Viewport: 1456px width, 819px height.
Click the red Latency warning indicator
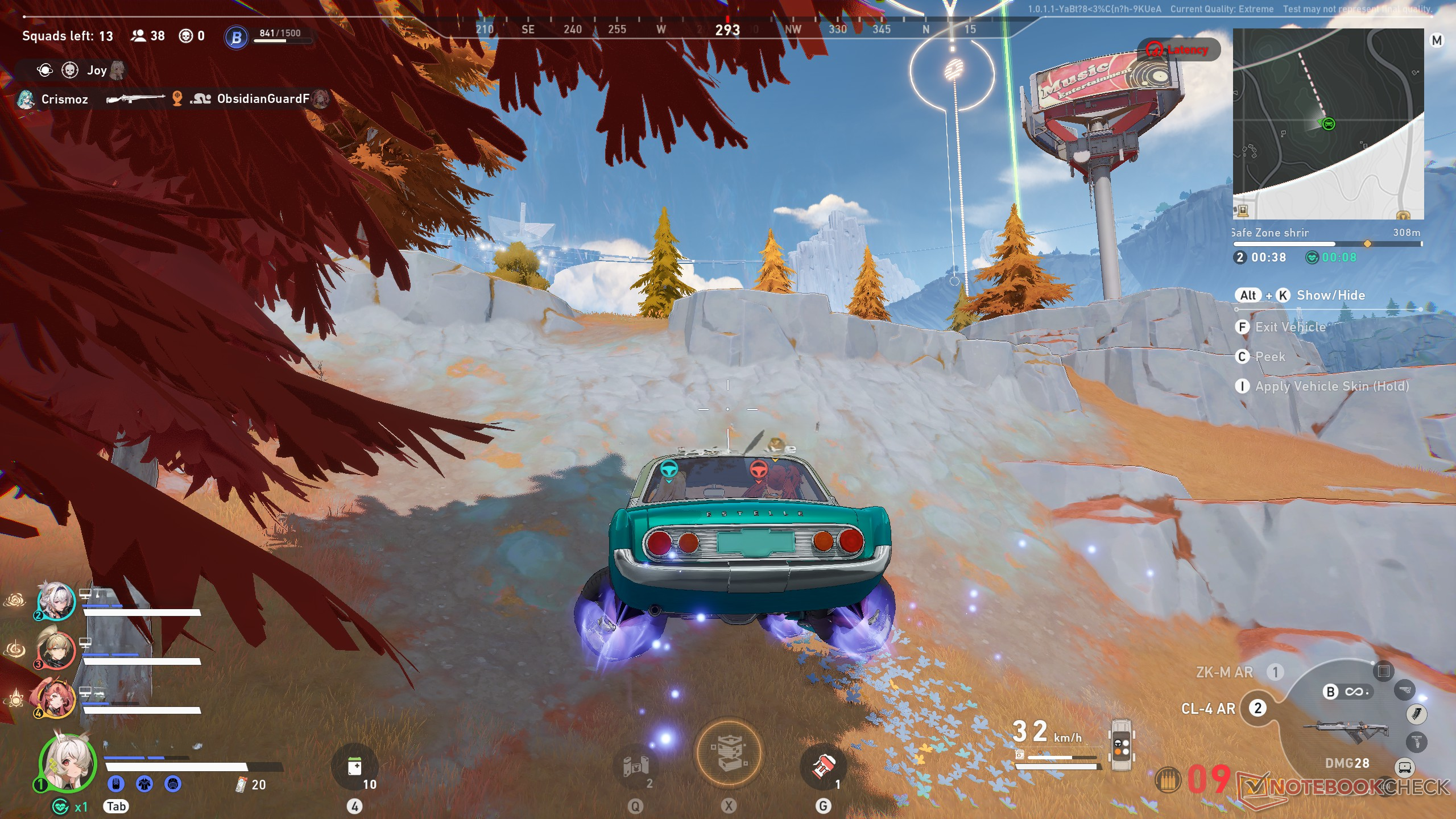tap(1178, 50)
